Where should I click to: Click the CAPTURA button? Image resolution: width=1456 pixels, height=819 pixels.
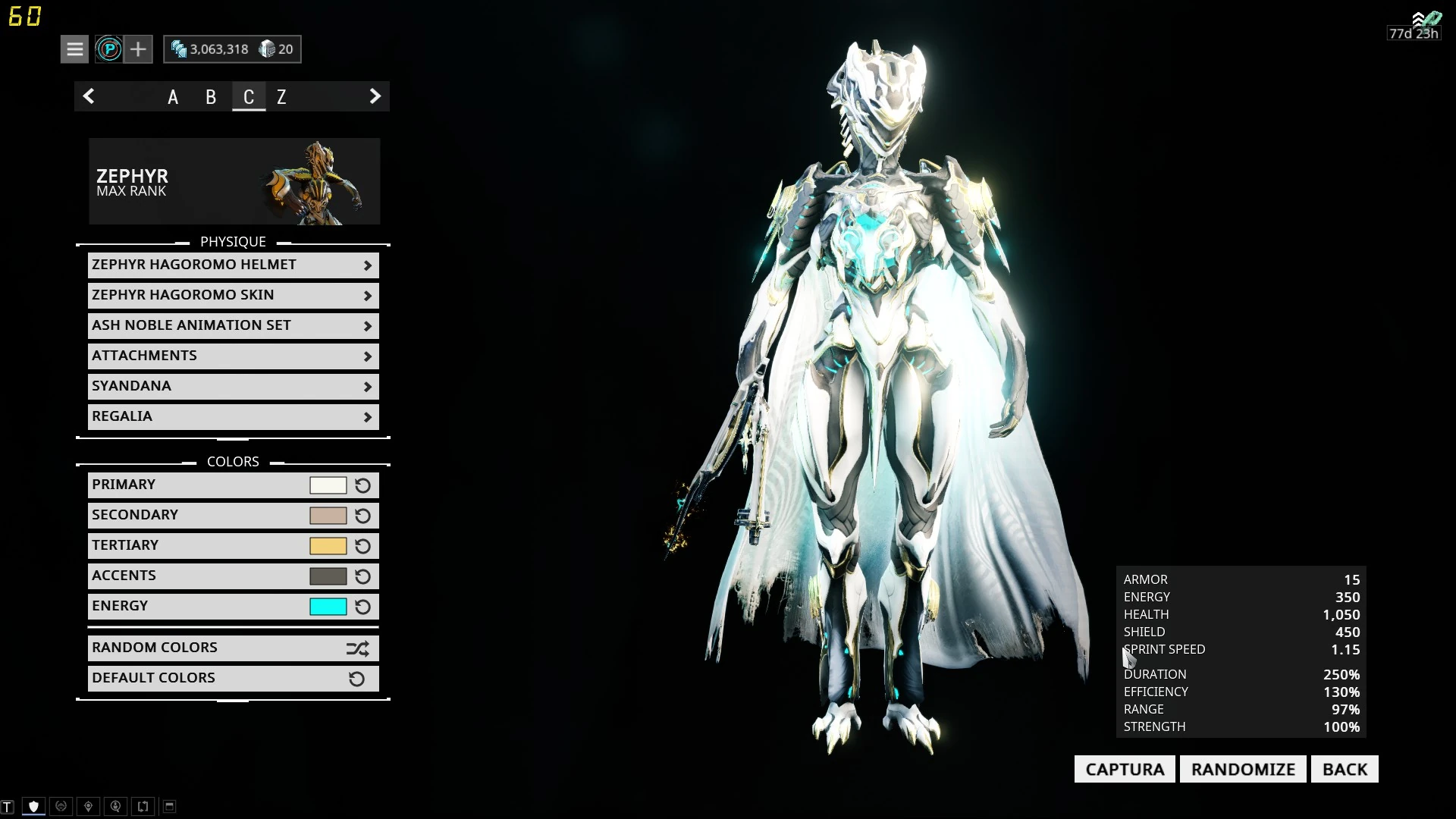1124,768
